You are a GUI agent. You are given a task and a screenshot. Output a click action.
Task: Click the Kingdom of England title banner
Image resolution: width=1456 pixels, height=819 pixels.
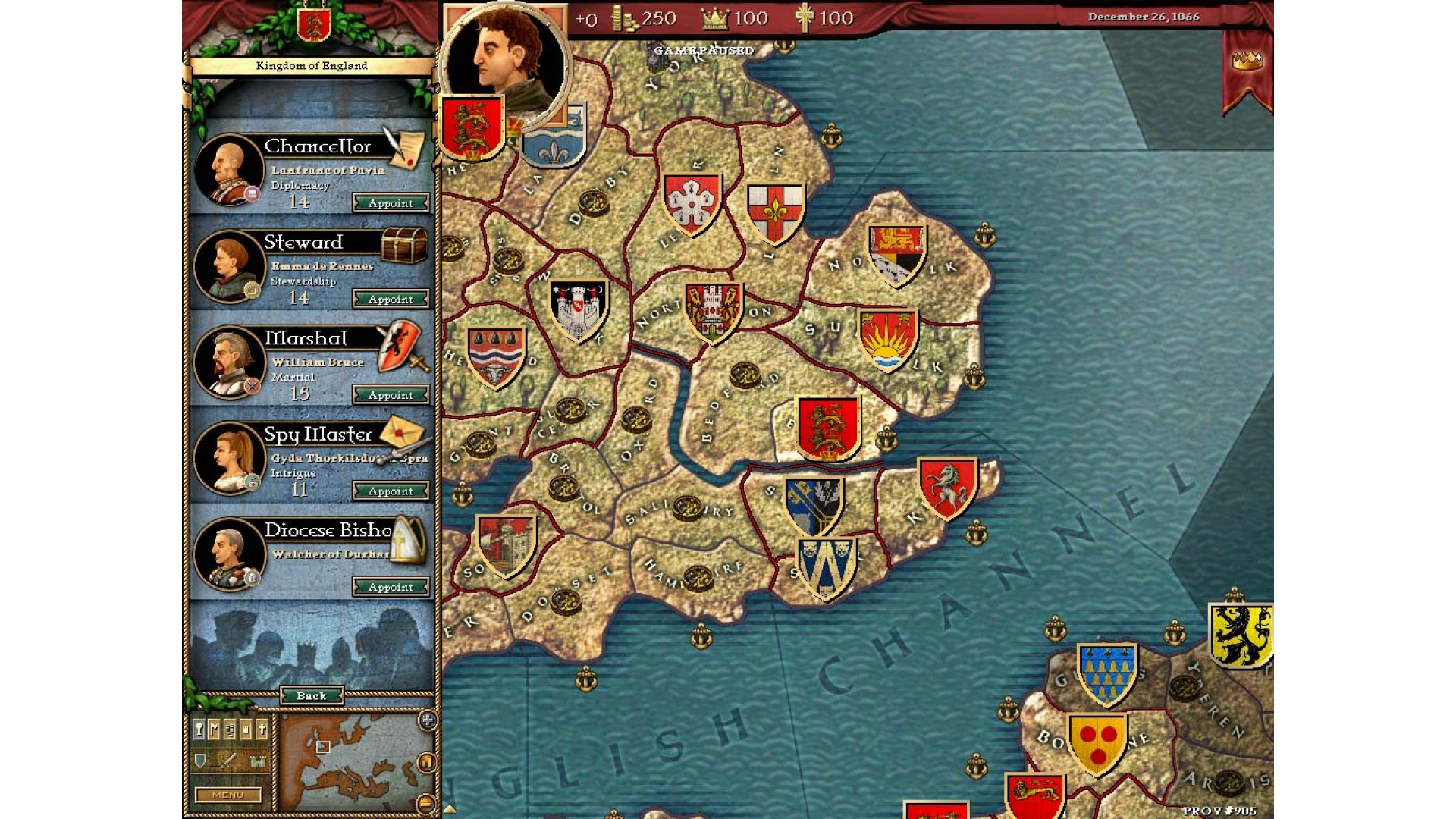click(312, 66)
